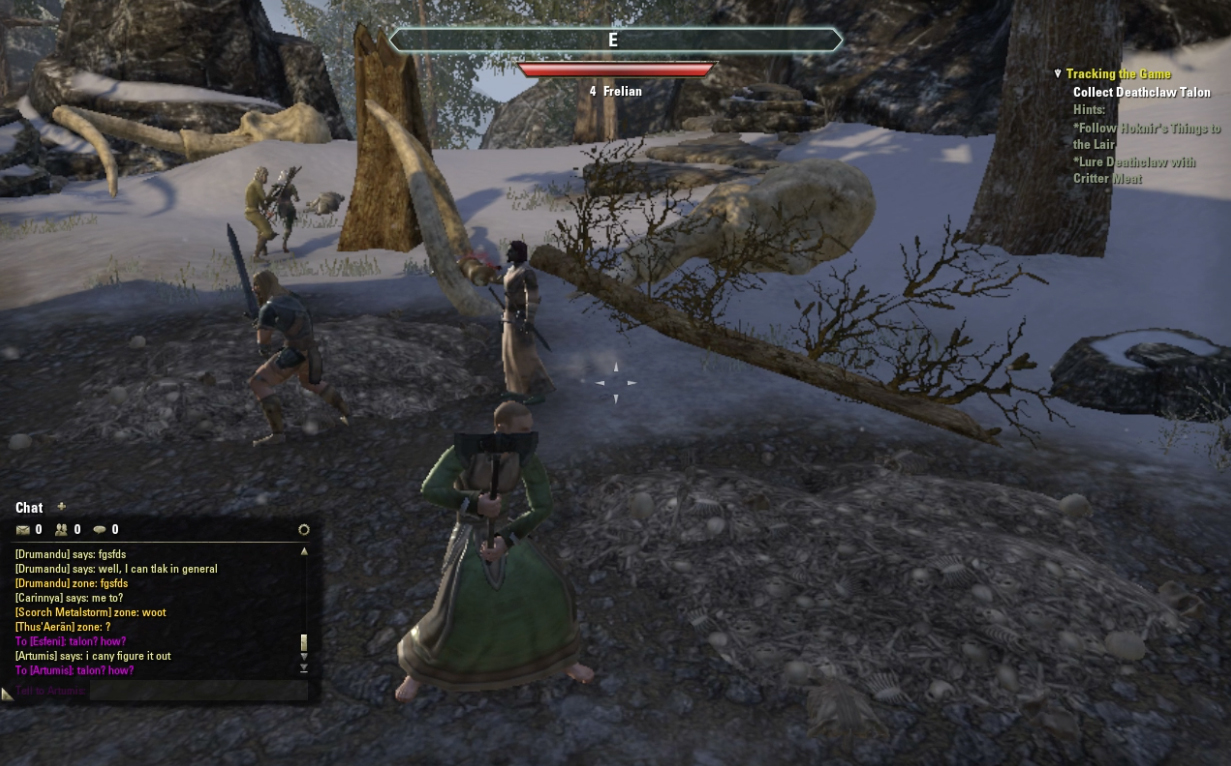
Task: Click the speech bubble notifications icon
Action: click(99, 530)
